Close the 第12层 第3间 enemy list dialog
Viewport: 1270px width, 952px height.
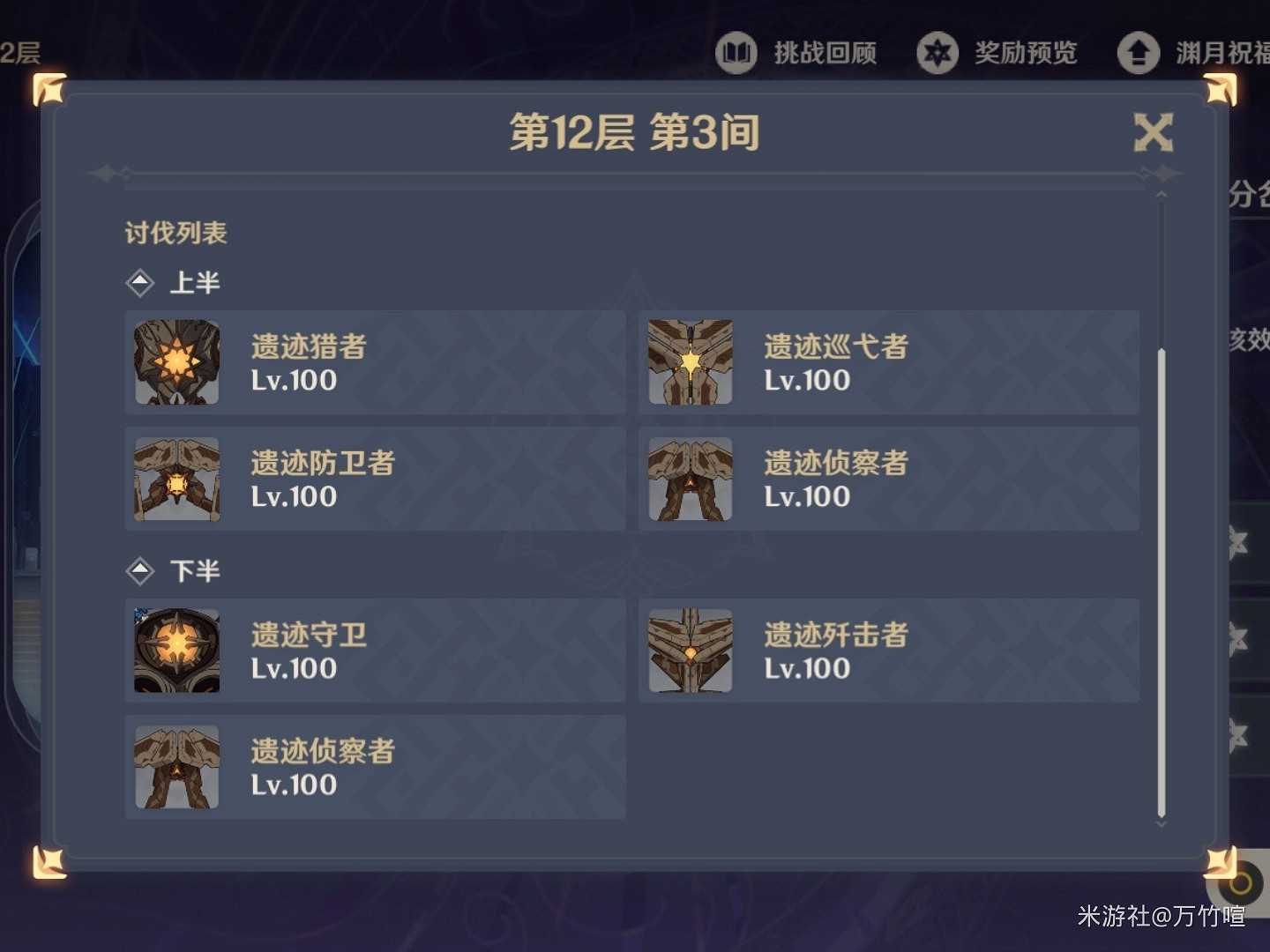[1153, 130]
